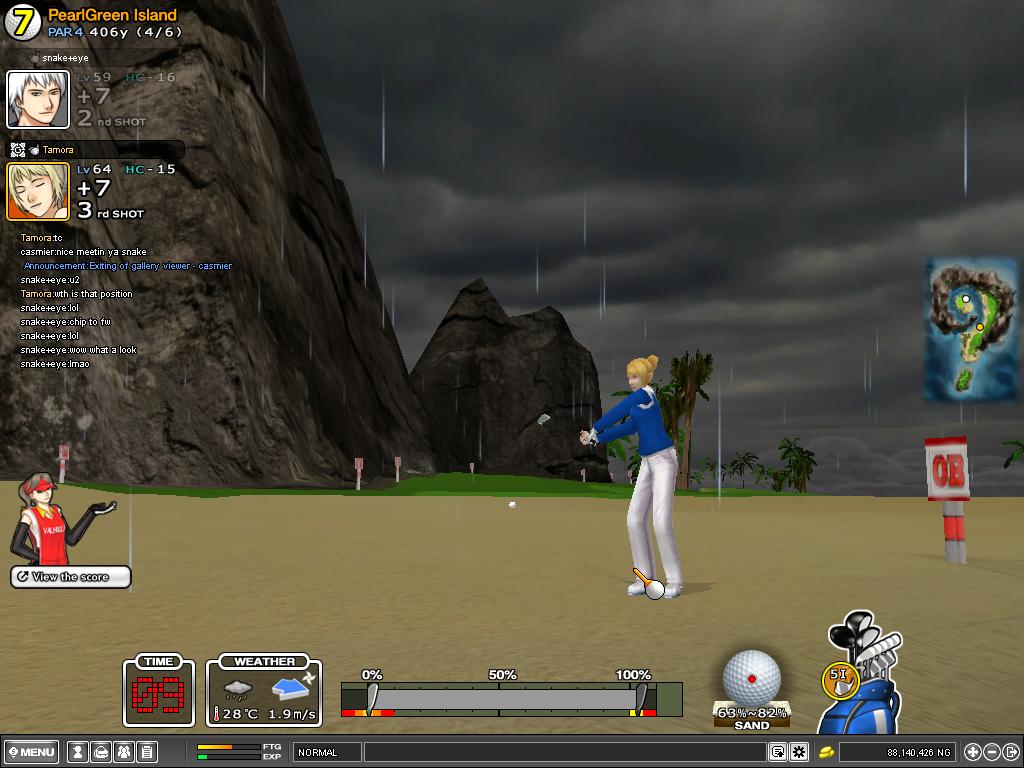Open the clipboard list icon
1024x768 pixels.
tap(146, 752)
